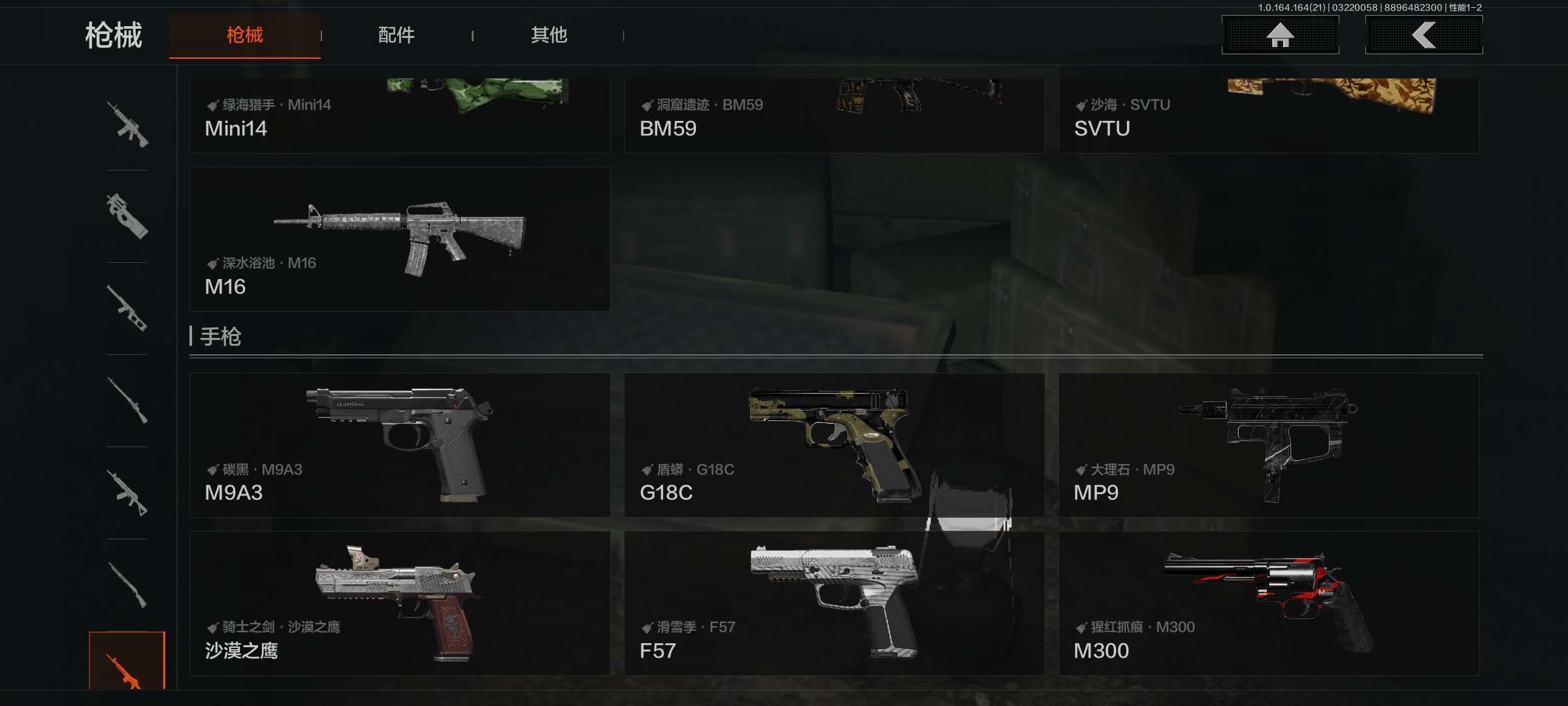1568x706 pixels.
Task: Open the SVTU weapon card
Action: coord(1269,116)
